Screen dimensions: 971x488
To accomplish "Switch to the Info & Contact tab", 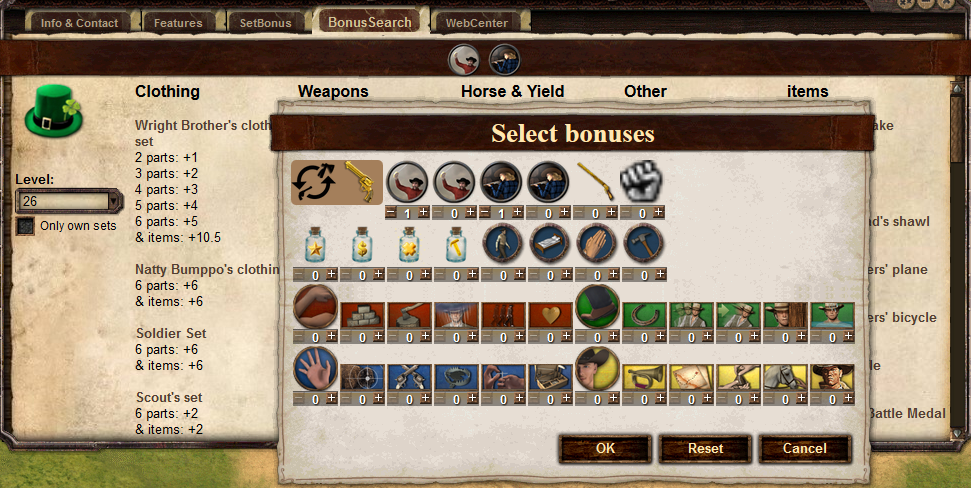I will [80, 22].
